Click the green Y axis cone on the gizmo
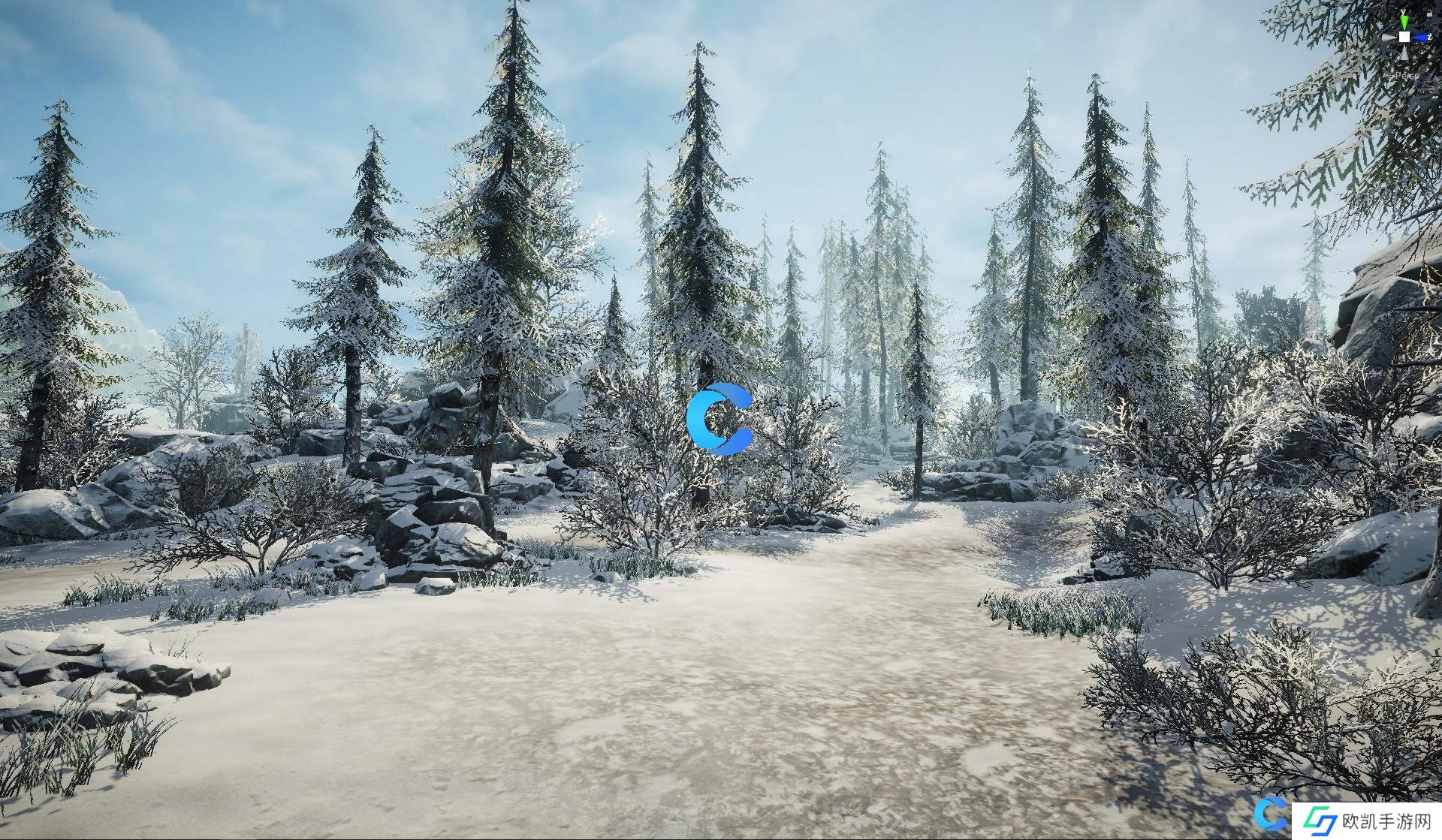 tap(1404, 21)
